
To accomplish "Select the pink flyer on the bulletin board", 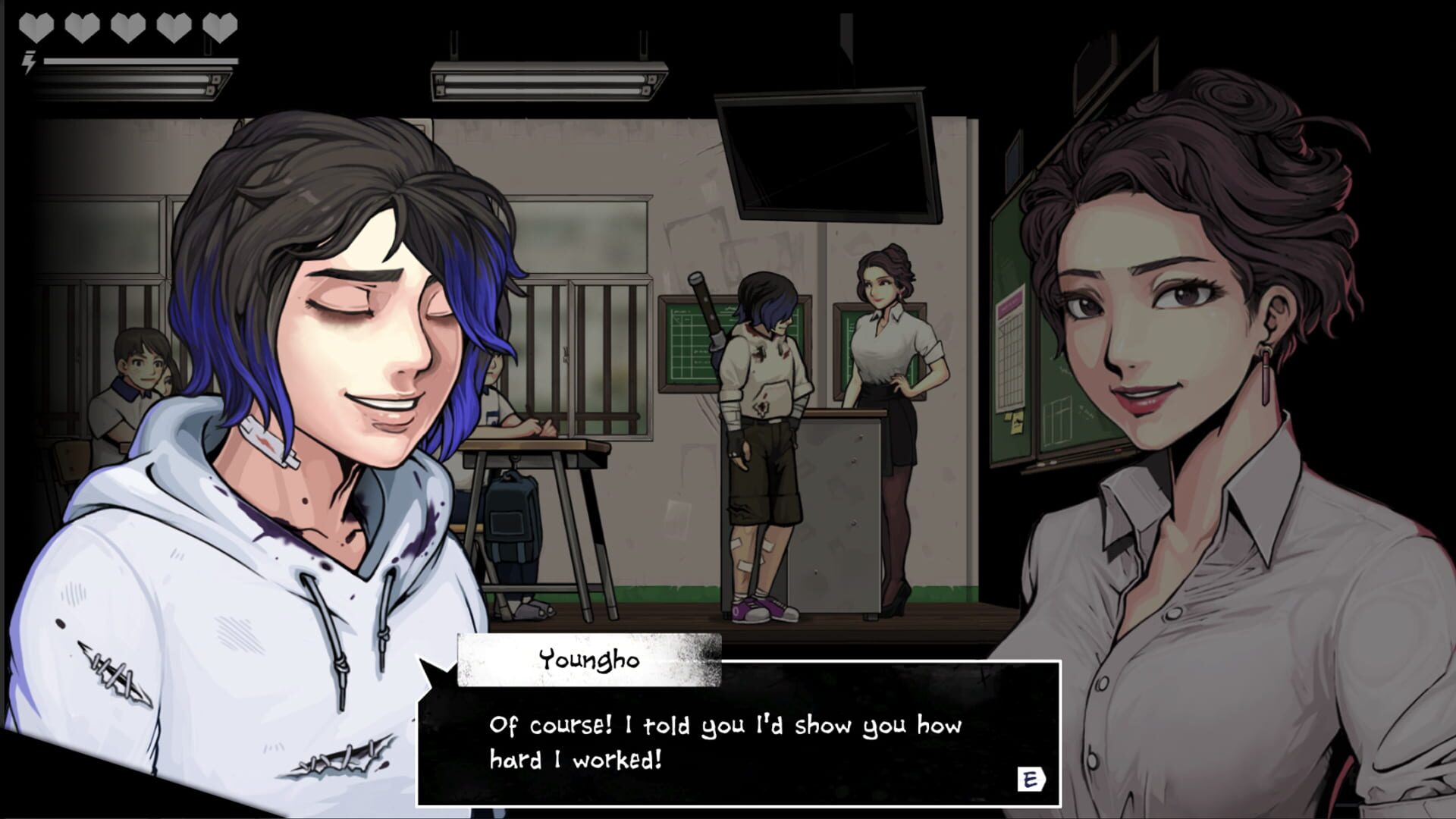I will click(x=1009, y=303).
